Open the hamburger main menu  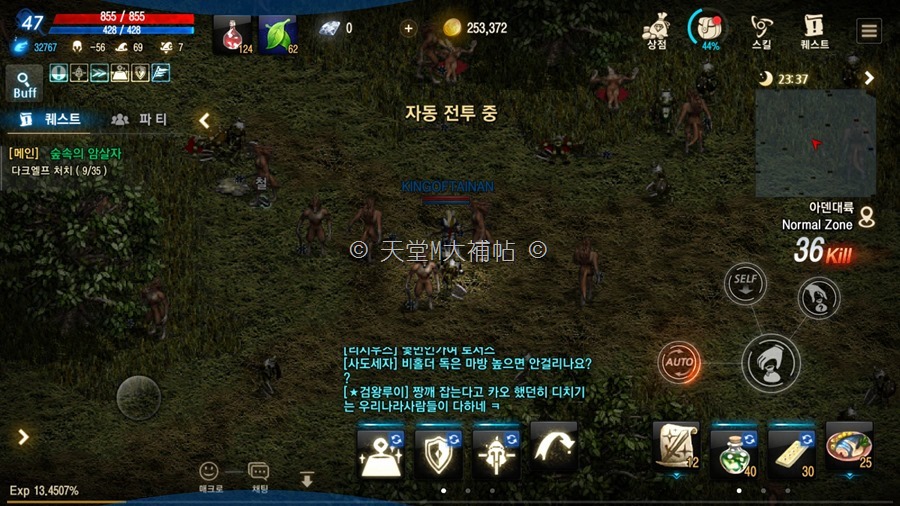(868, 30)
